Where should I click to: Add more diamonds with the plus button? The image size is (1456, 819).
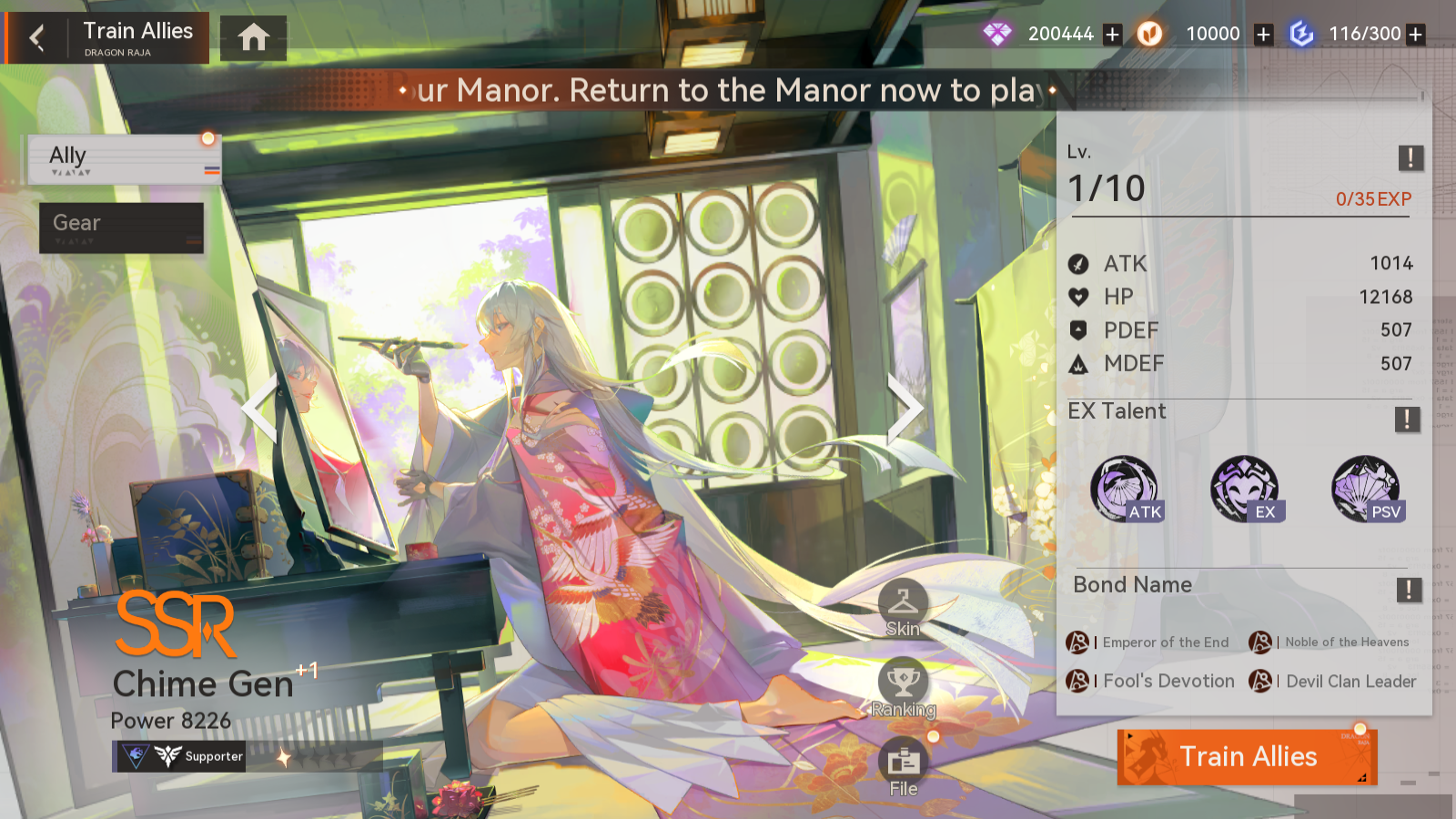(1112, 35)
